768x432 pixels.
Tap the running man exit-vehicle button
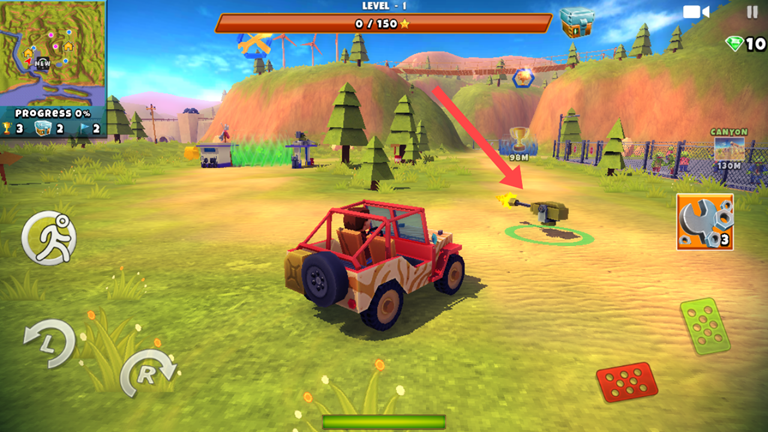coord(48,238)
